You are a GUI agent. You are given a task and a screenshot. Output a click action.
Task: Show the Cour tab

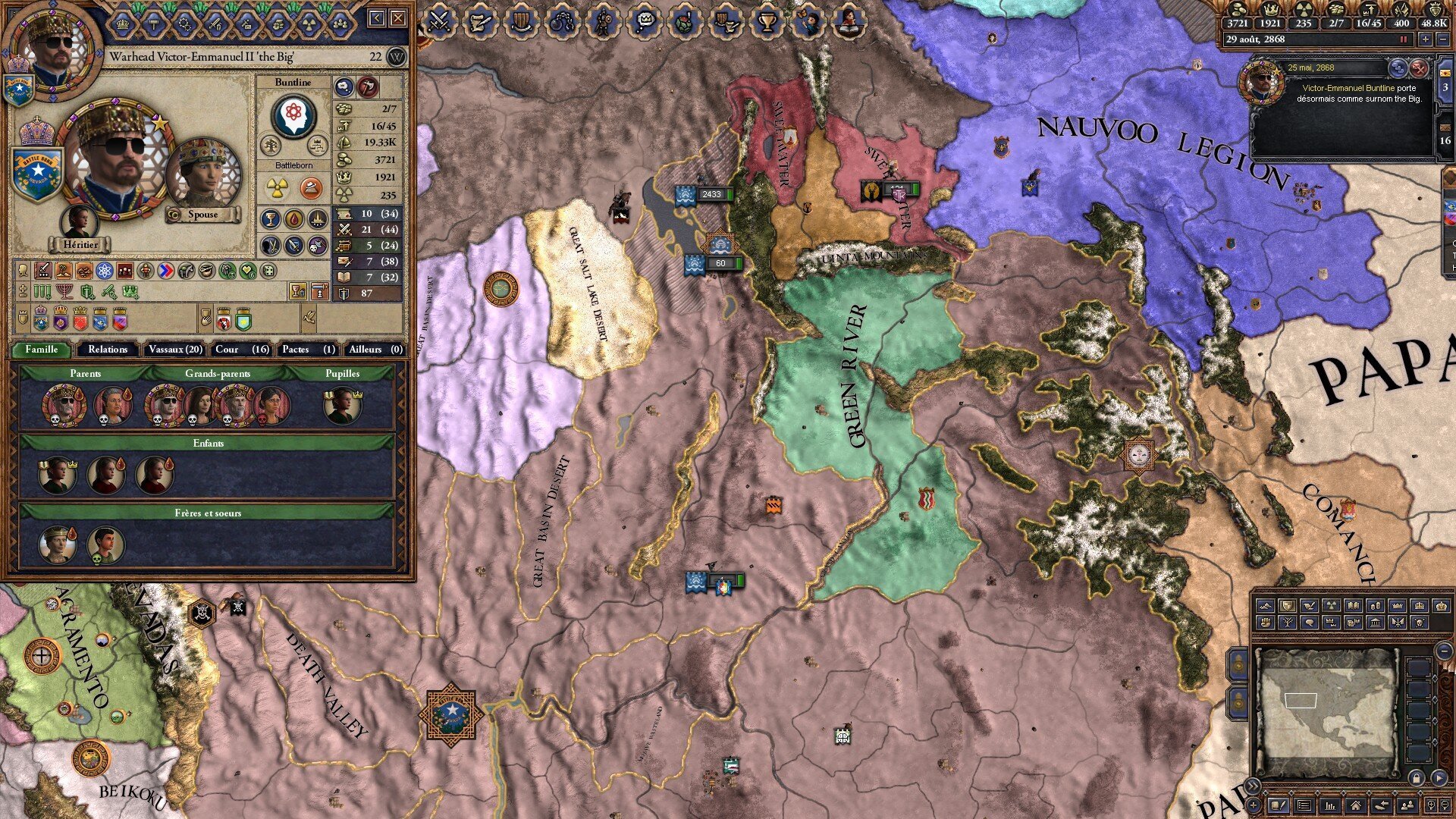[x=242, y=350]
